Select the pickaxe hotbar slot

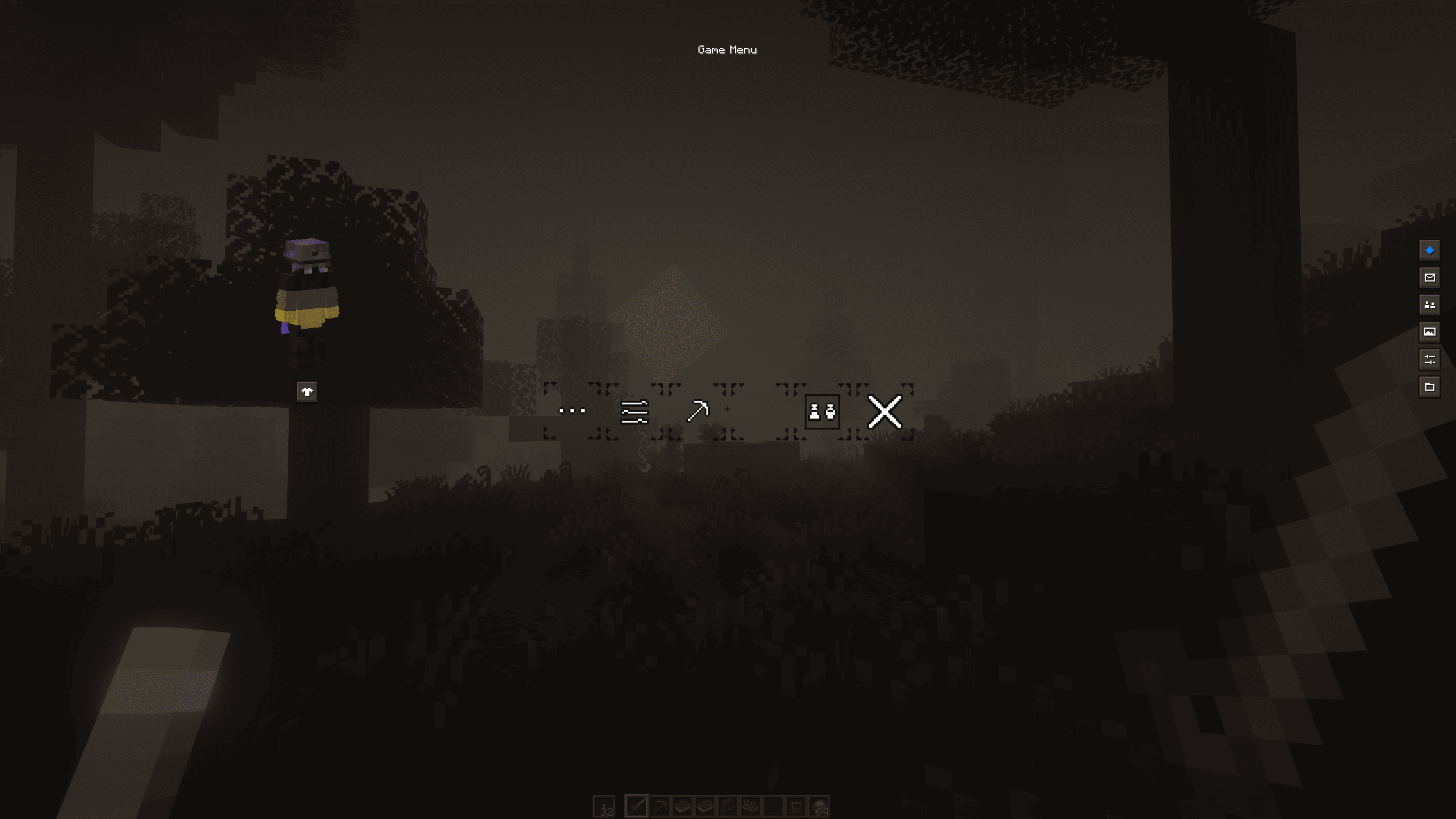pyautogui.click(x=660, y=807)
